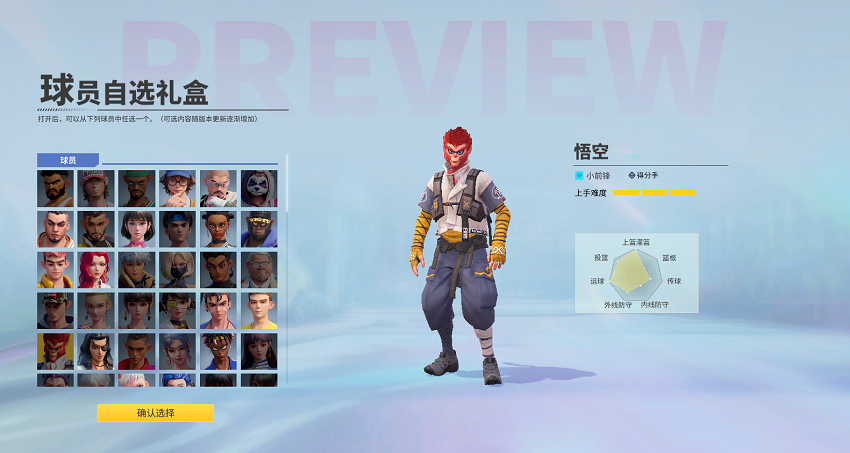The width and height of the screenshot is (850, 453).
Task: Pick the blonde player wearing a black face mask
Action: click(178, 269)
